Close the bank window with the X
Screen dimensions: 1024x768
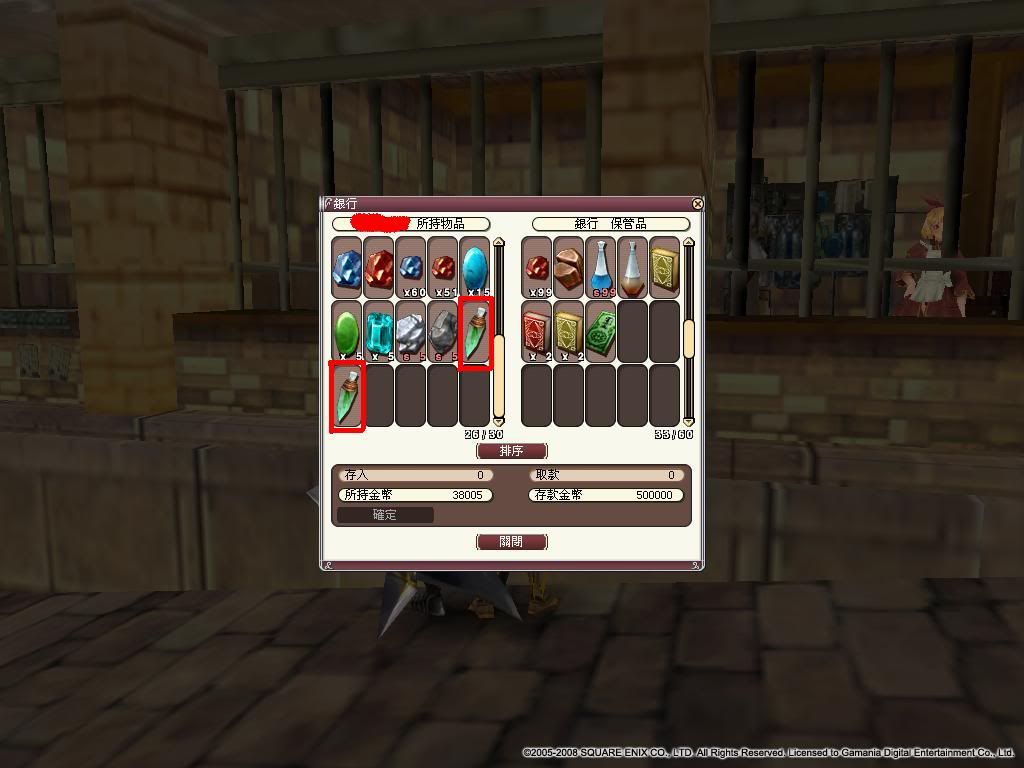click(697, 204)
